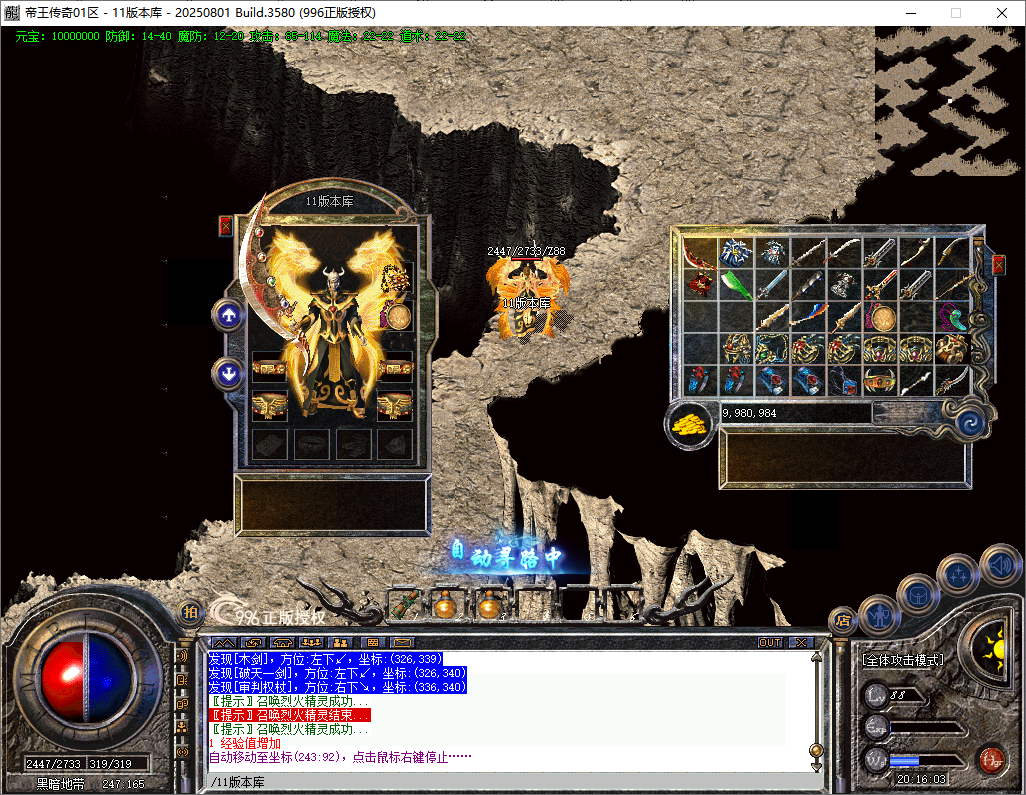Click the up arrow on character panel

pyautogui.click(x=229, y=315)
